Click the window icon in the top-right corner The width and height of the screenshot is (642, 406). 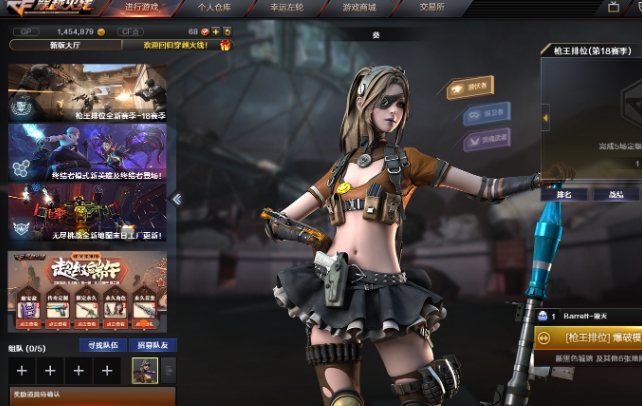point(613,7)
